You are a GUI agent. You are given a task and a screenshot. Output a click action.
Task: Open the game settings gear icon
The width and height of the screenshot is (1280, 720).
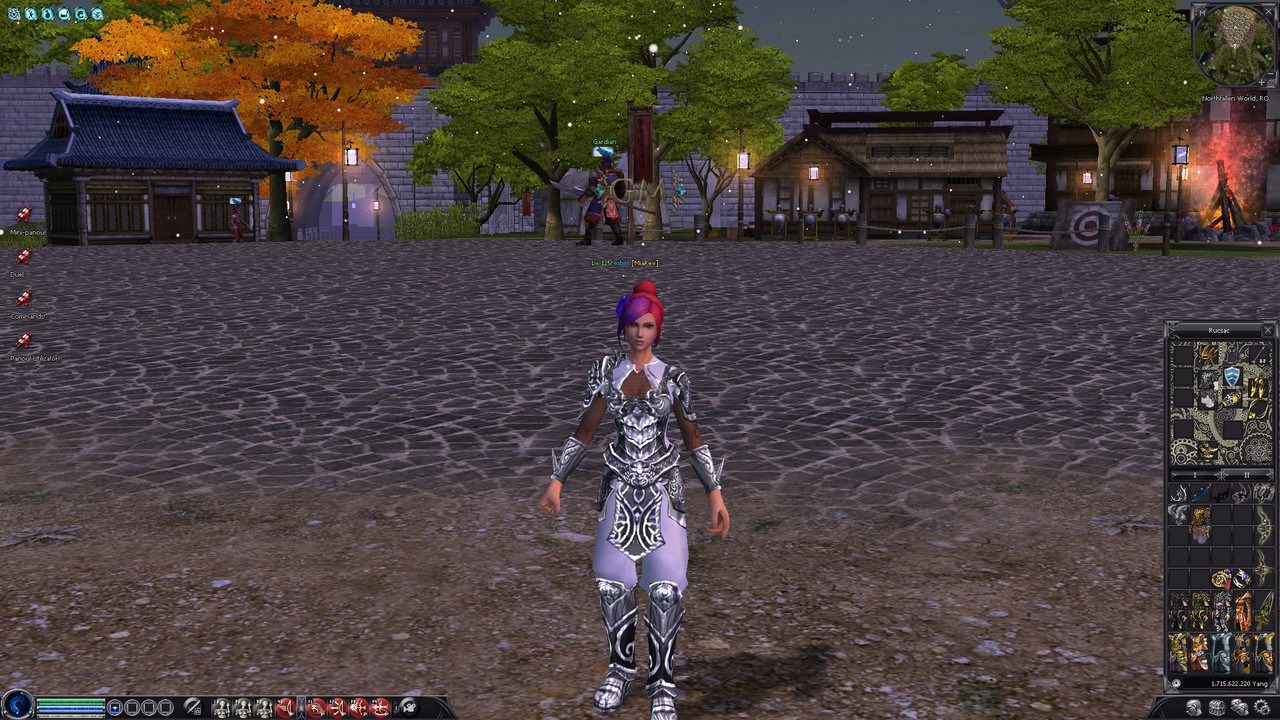click(14, 14)
